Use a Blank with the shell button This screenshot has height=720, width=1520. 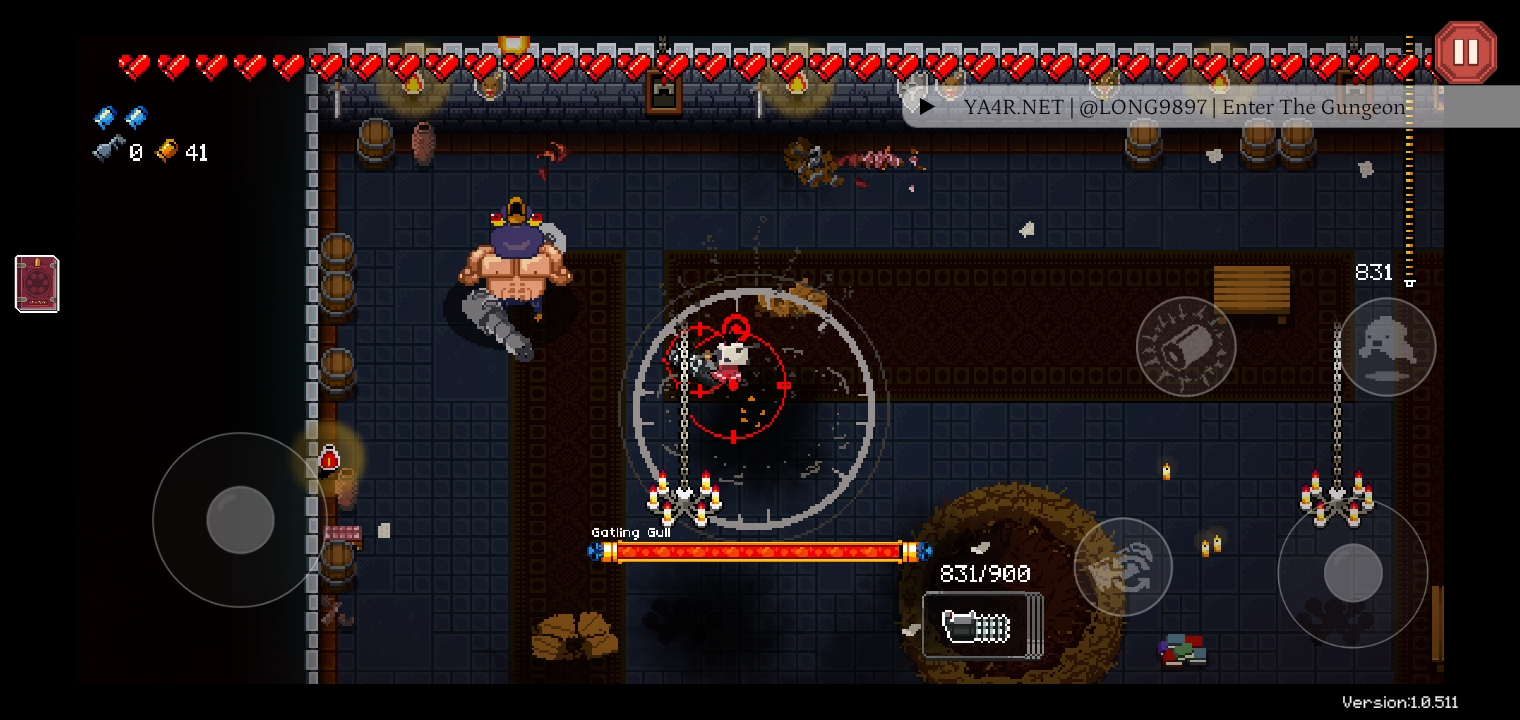point(1186,346)
